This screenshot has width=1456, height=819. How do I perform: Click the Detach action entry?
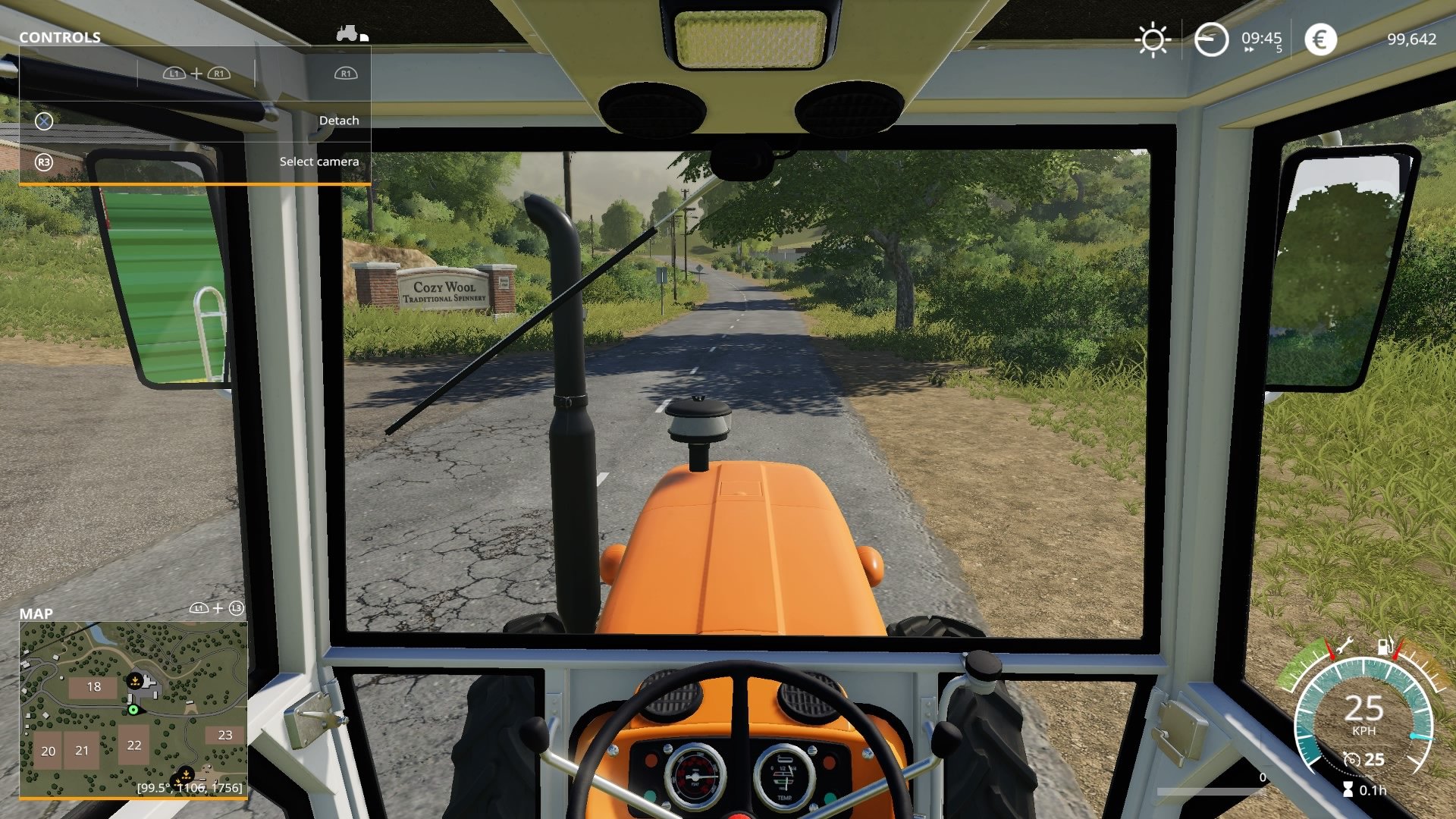tap(339, 120)
